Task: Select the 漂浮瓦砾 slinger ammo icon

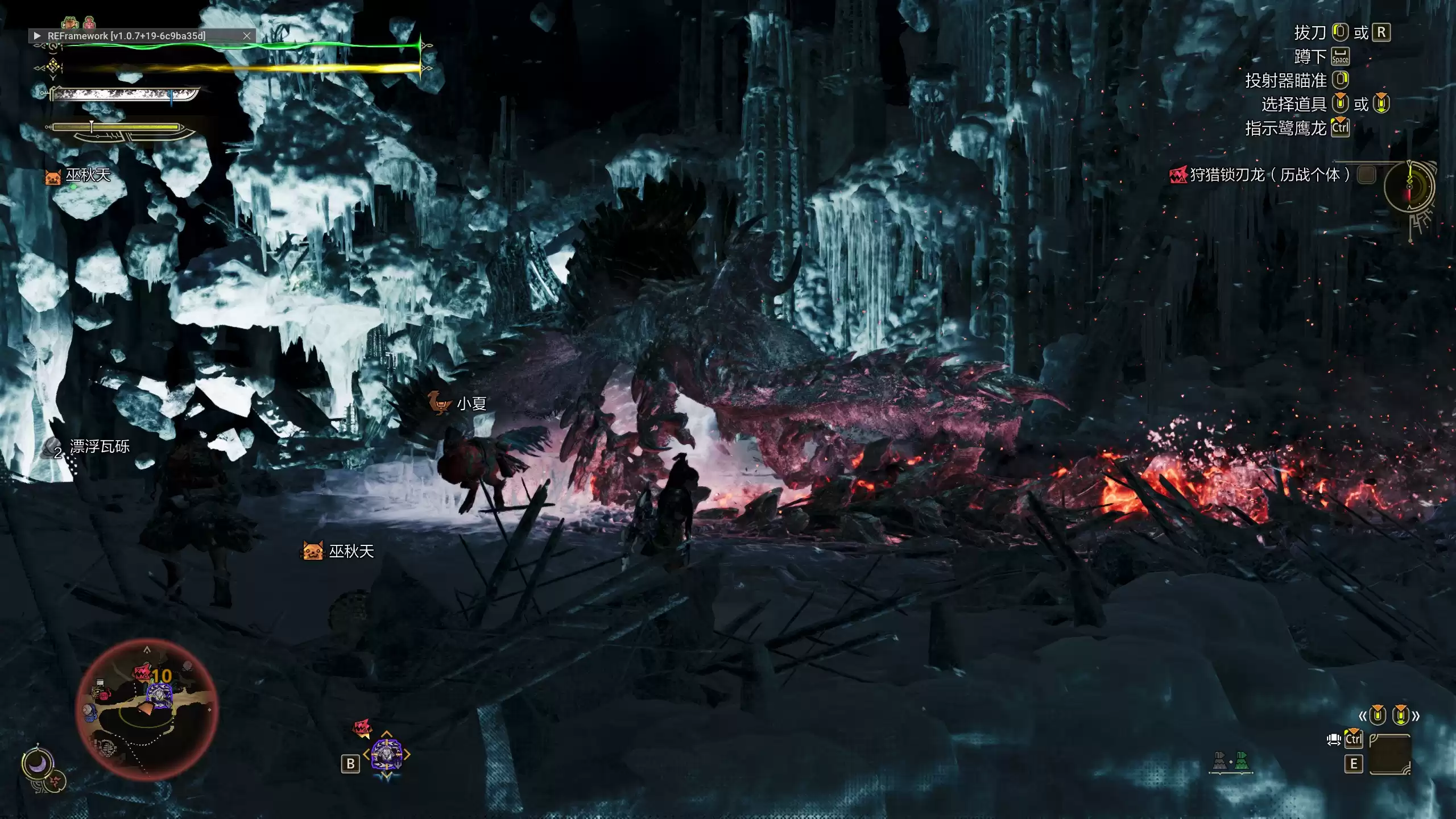Action: 52,448
